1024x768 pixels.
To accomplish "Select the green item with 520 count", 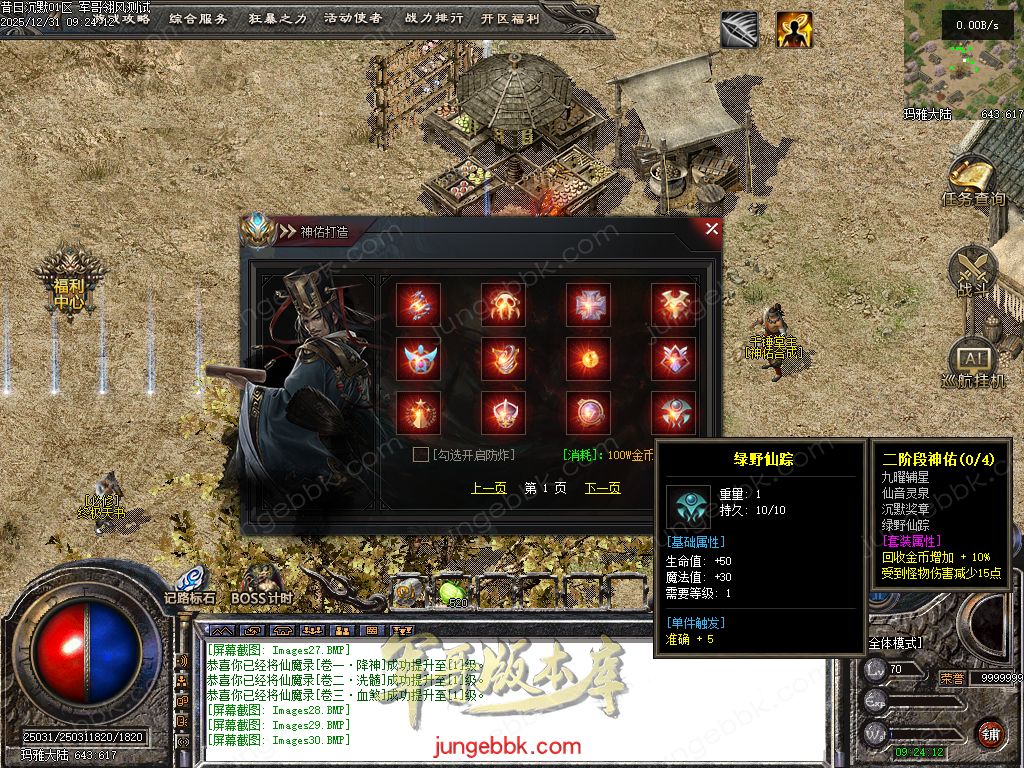I will 452,592.
